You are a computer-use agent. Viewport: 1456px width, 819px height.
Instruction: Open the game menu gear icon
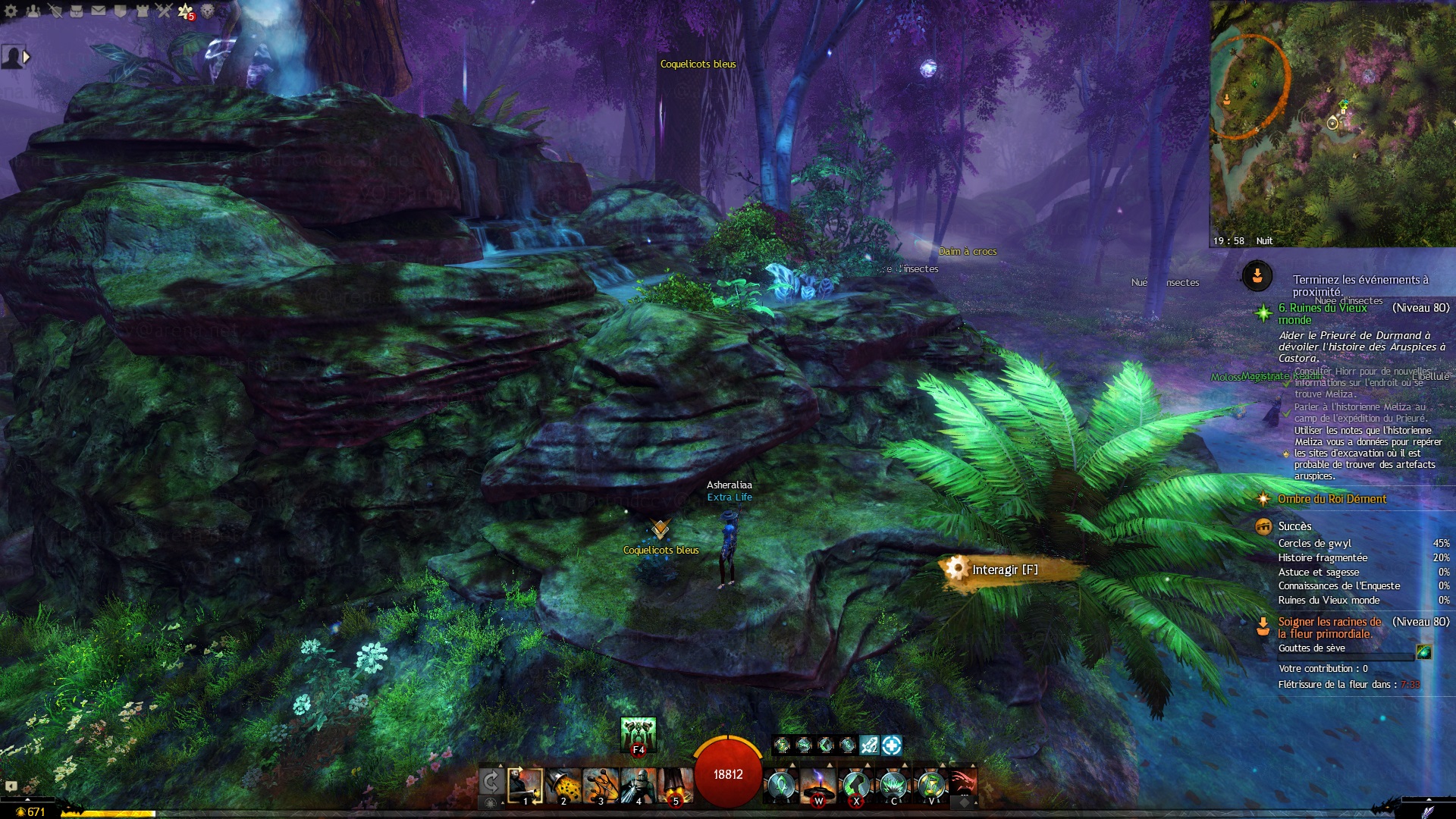pyautogui.click(x=11, y=11)
